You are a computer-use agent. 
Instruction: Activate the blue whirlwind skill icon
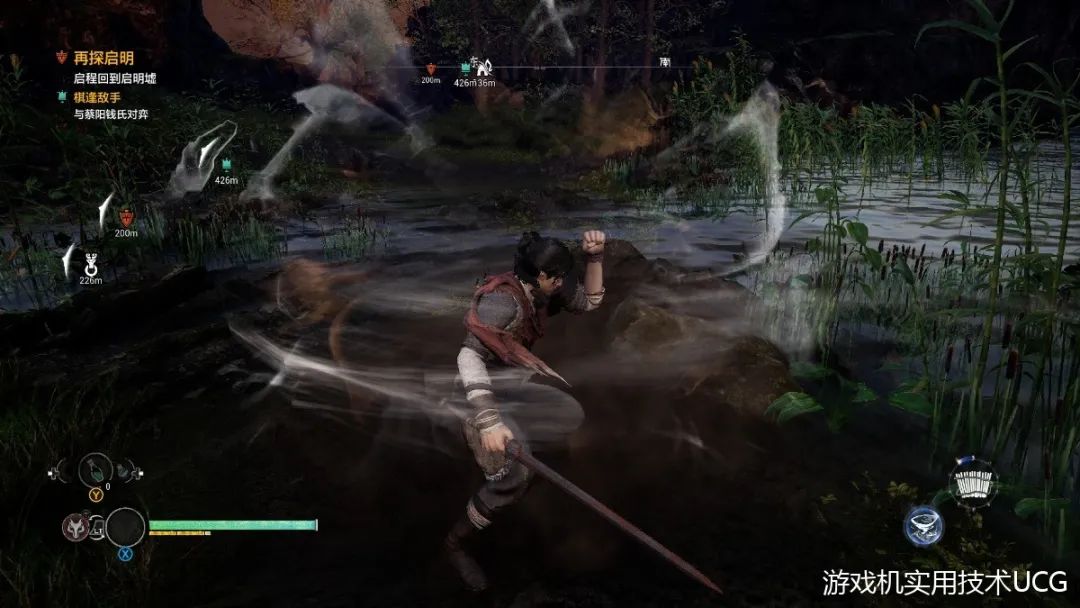pyautogui.click(x=923, y=526)
